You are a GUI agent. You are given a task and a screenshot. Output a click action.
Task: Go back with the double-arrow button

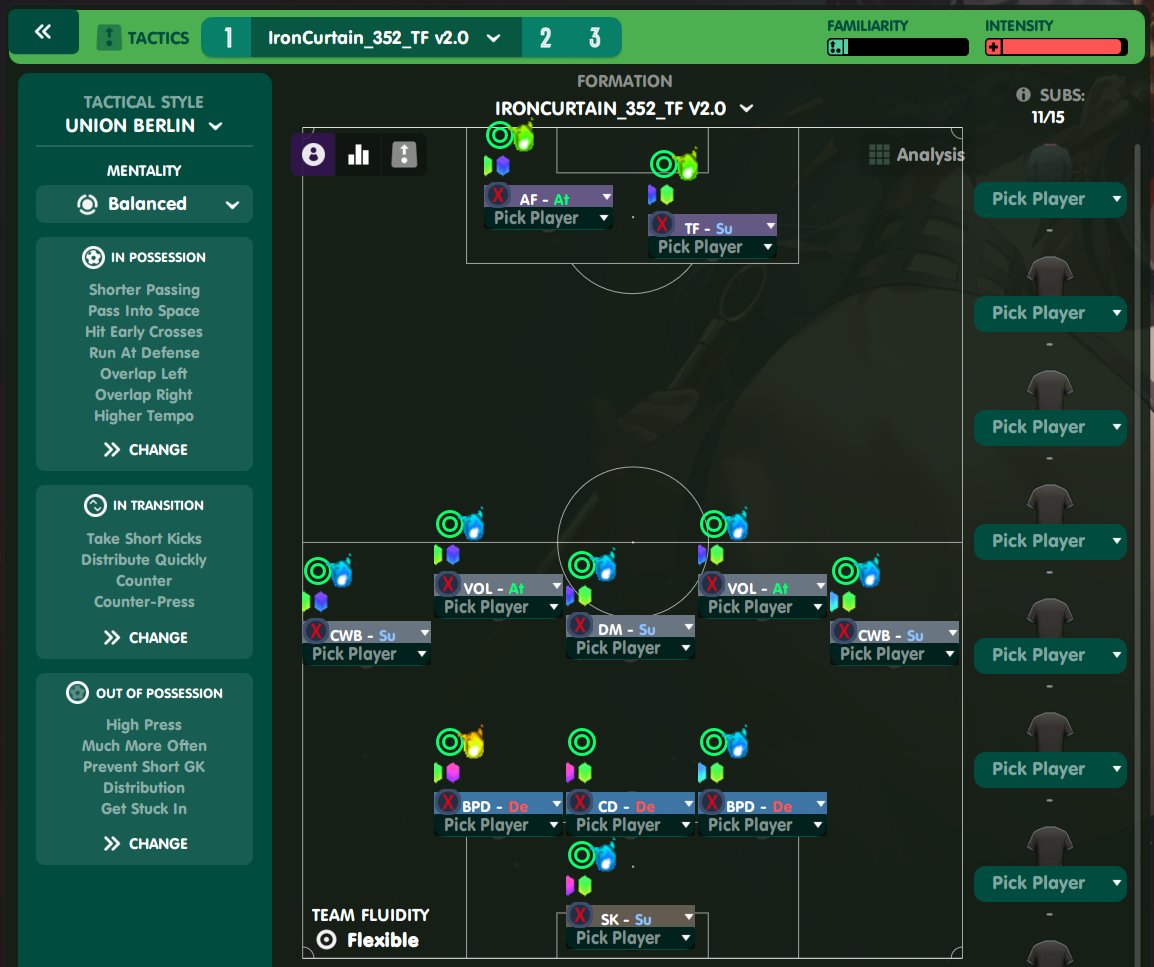[43, 33]
